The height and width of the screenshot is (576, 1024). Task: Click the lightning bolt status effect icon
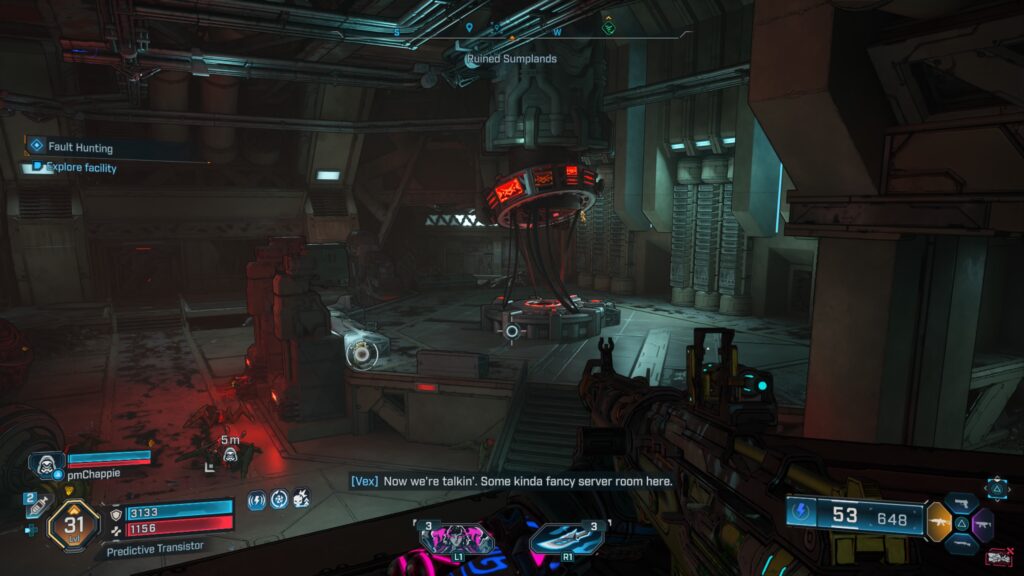tap(256, 498)
